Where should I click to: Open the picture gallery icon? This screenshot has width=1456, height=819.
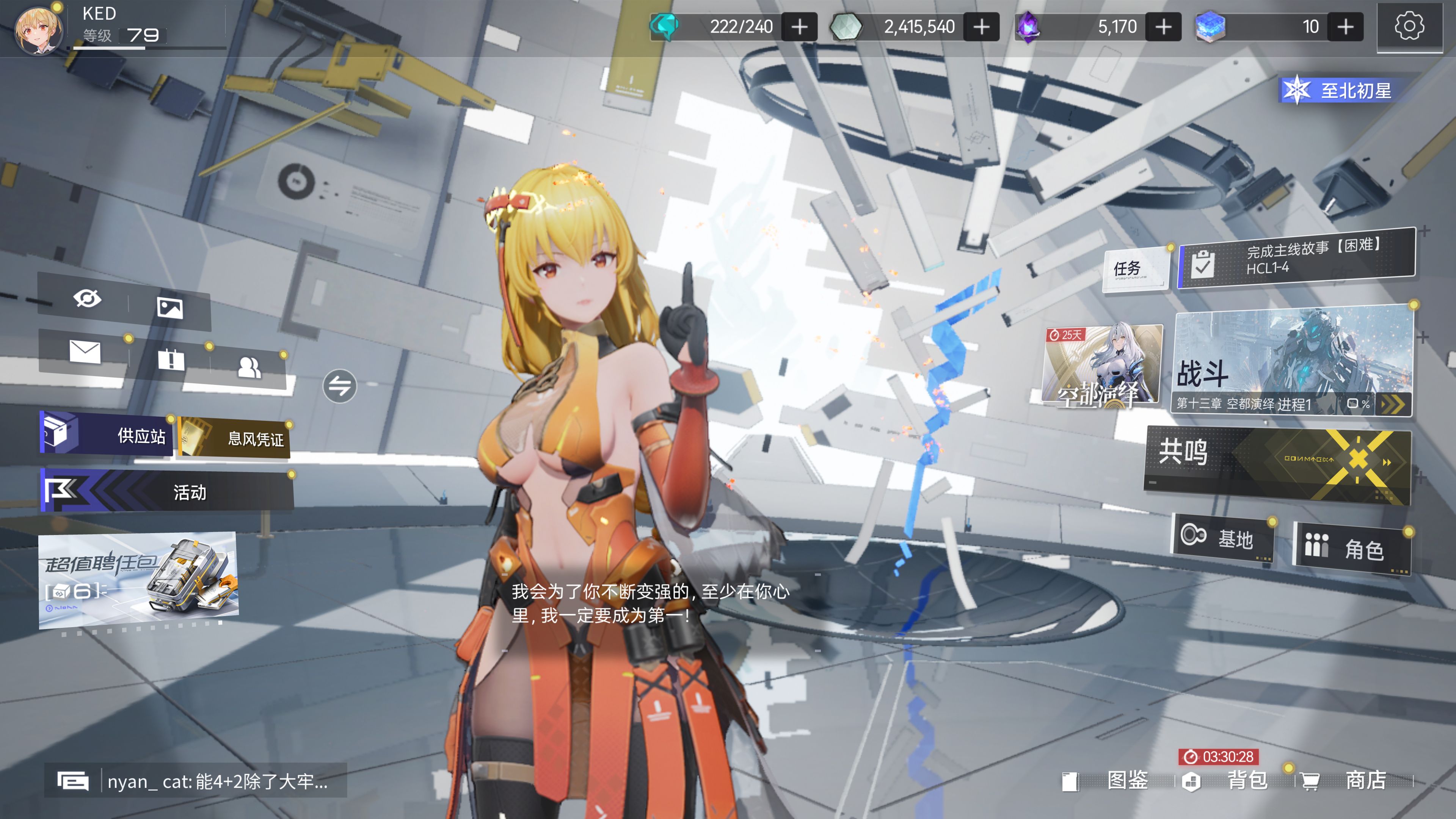pos(169,308)
